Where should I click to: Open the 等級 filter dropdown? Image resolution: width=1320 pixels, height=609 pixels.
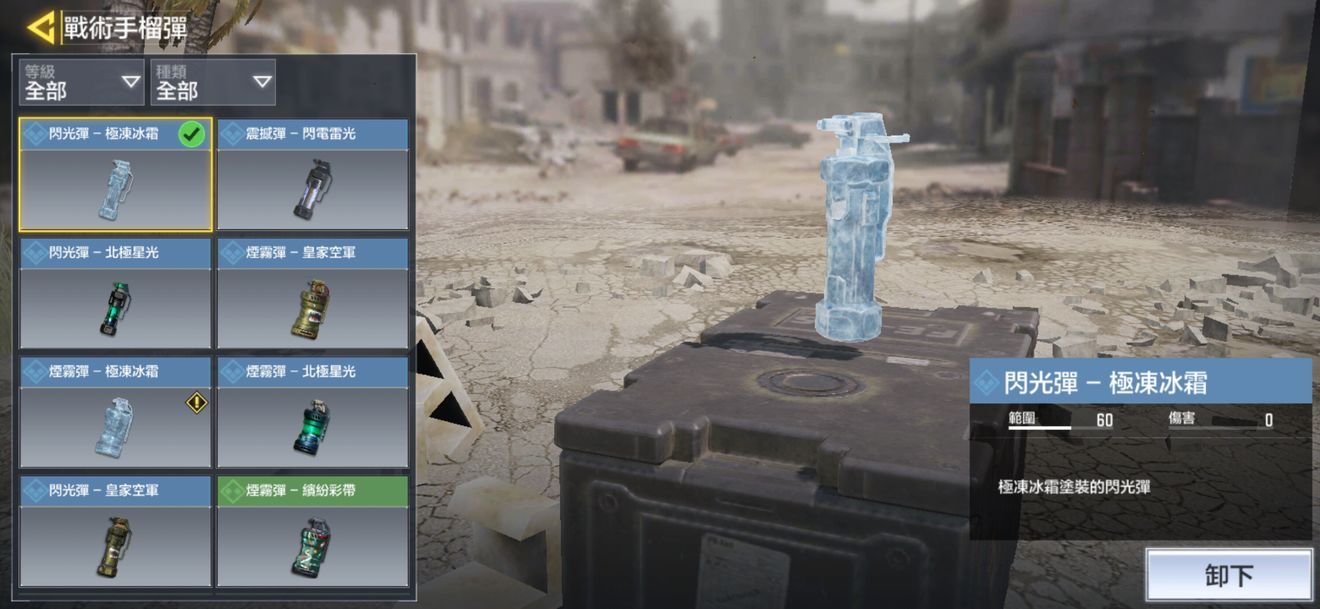click(x=82, y=82)
